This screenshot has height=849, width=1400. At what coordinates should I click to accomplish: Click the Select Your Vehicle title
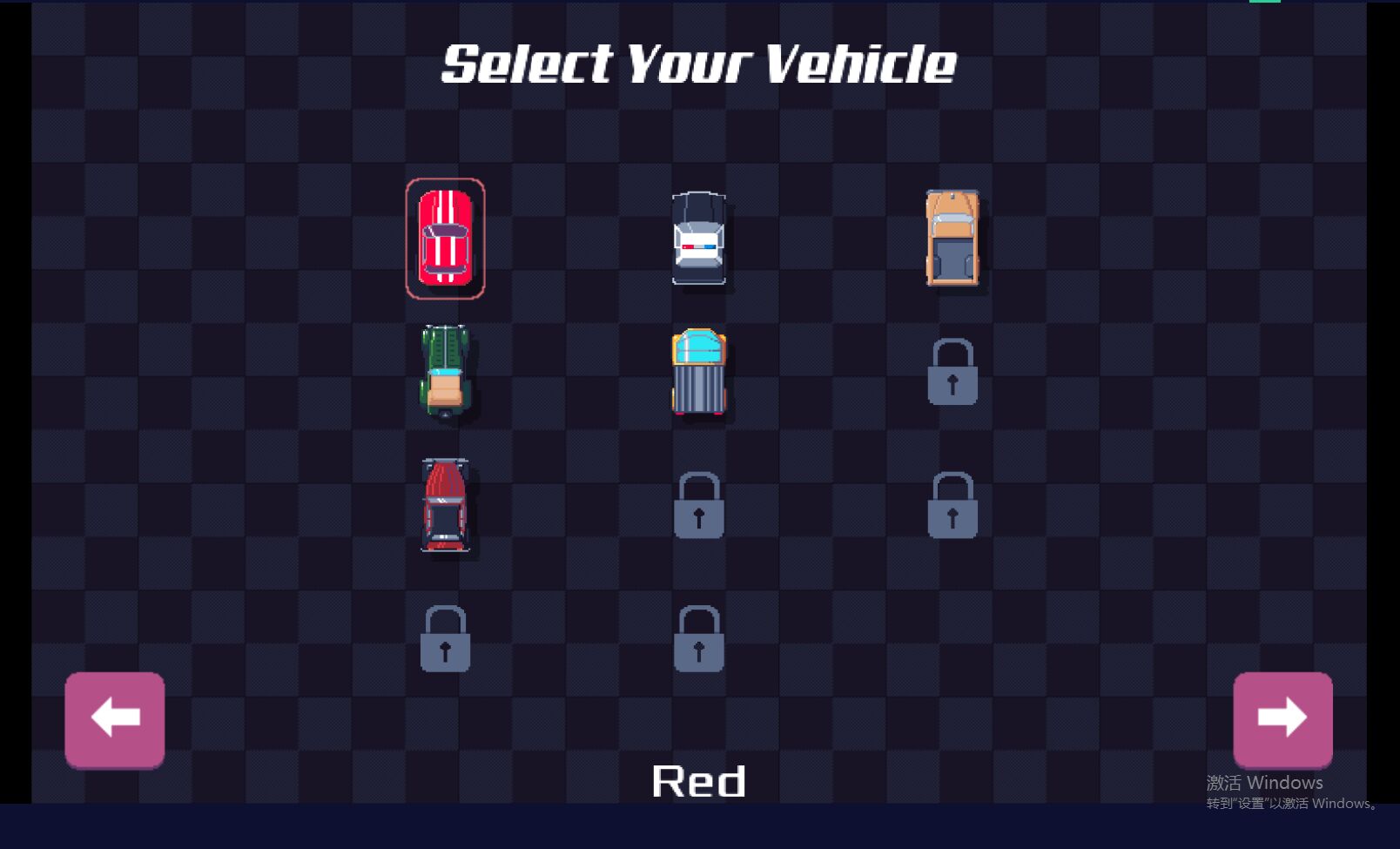[699, 63]
